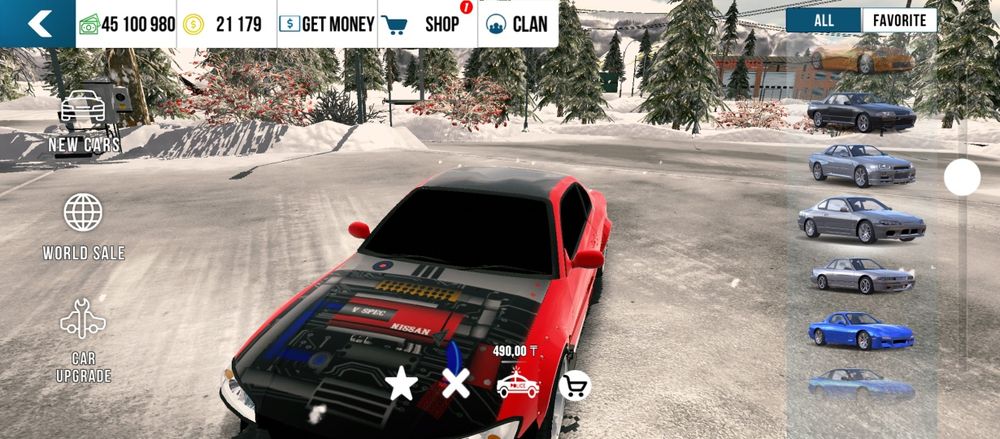Tap the green cash balance display
Image resolution: width=1000 pixels, height=439 pixels.
pyautogui.click(x=127, y=24)
